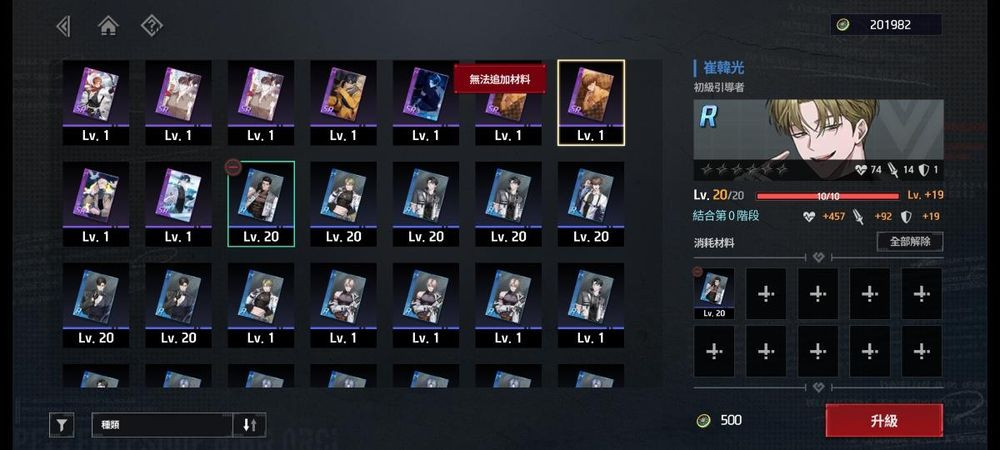Return to the home screen

click(108, 26)
